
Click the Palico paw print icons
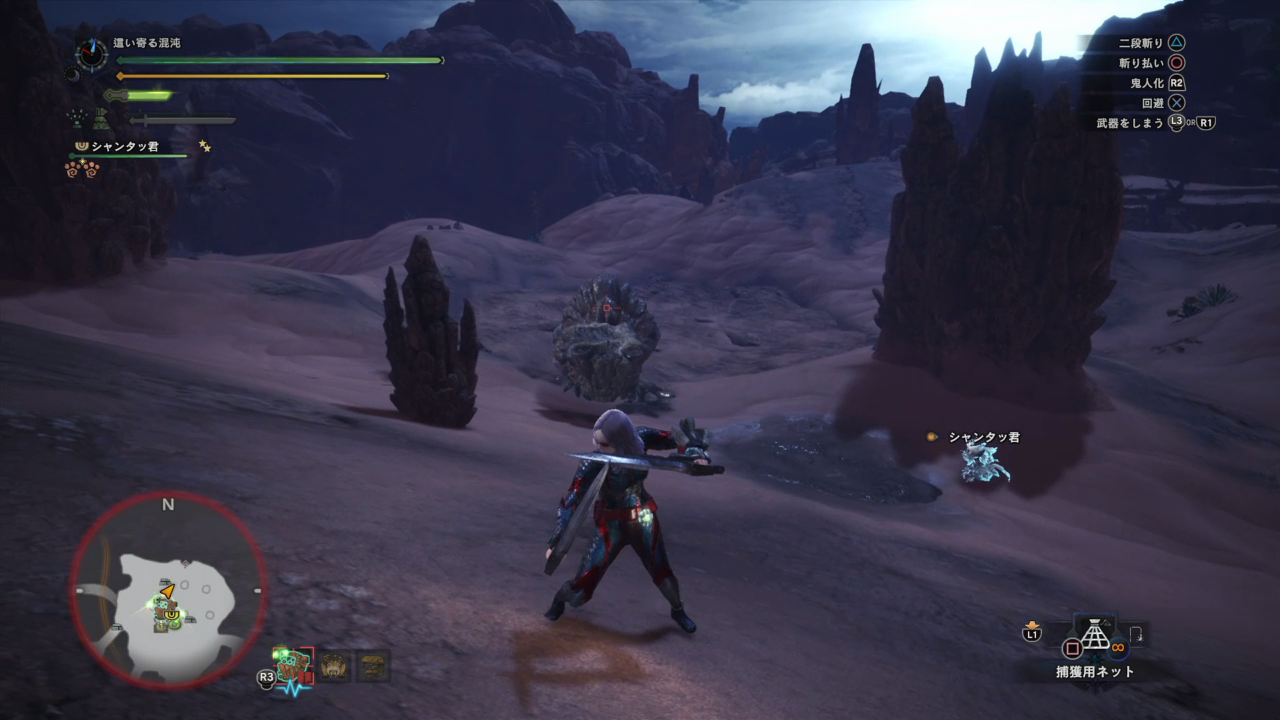(x=82, y=169)
